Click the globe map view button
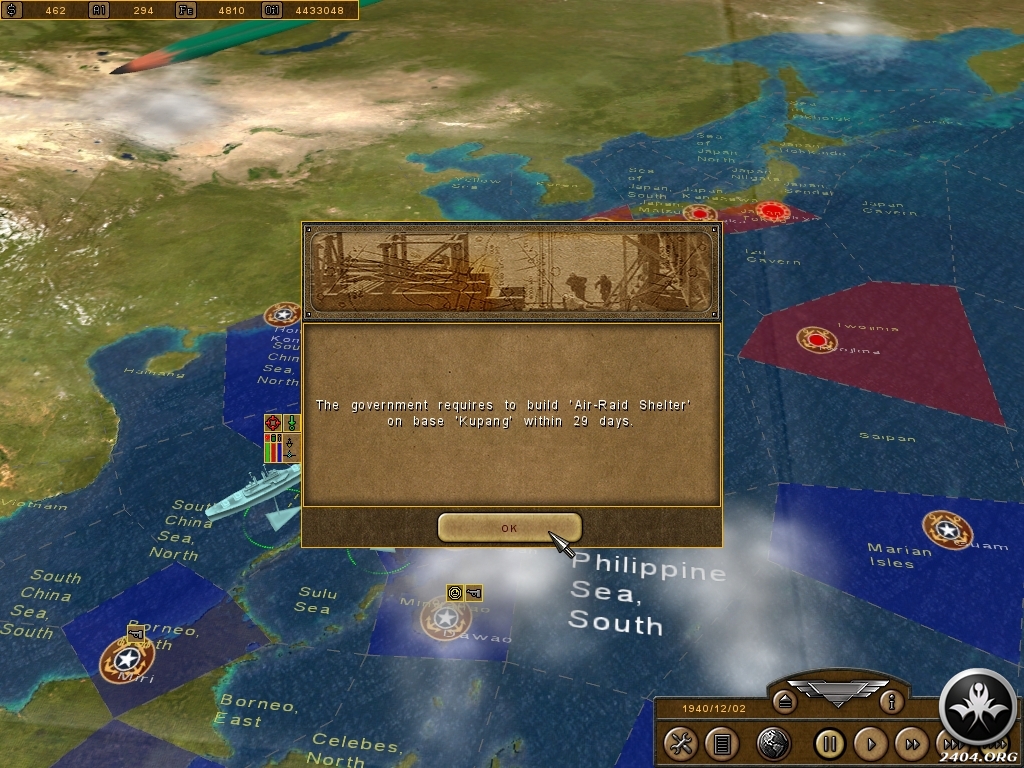The height and width of the screenshot is (768, 1024). 773,743
